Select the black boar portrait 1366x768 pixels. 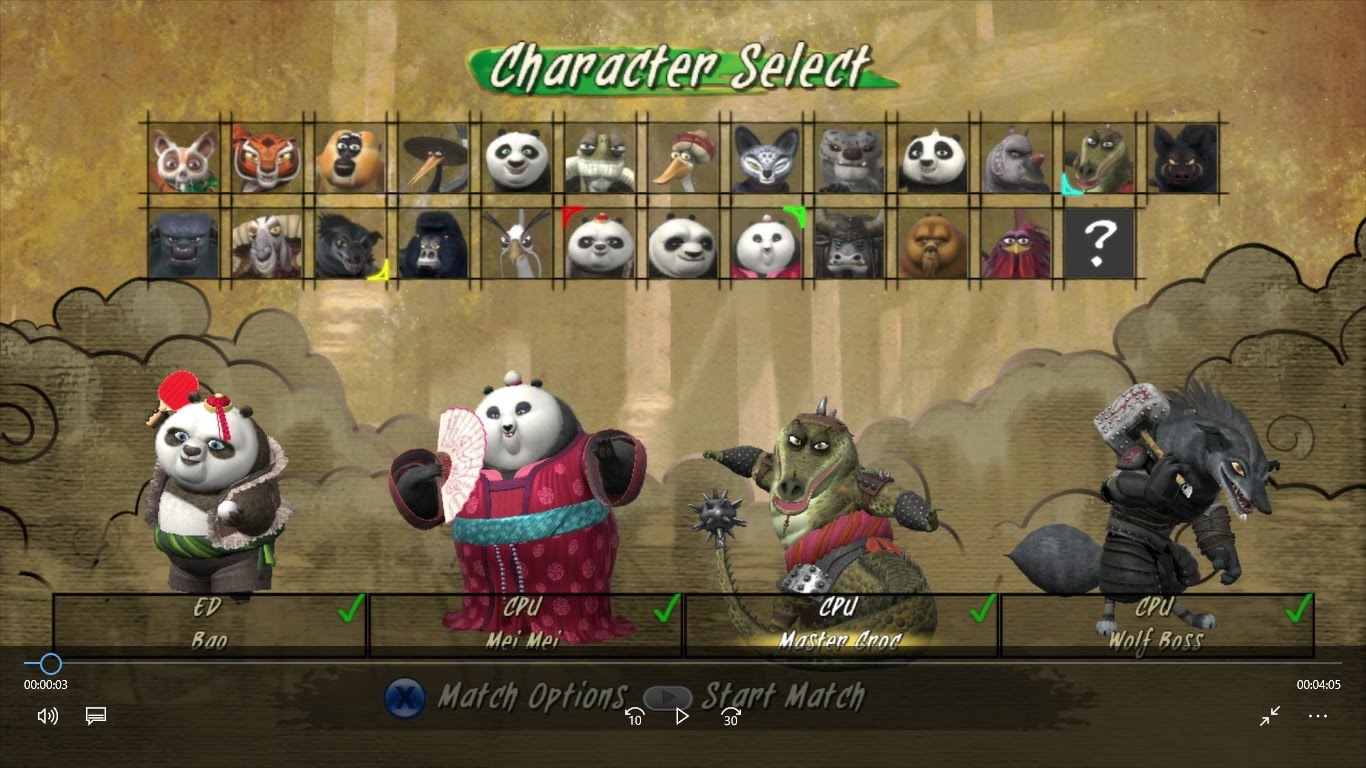pos(1184,159)
